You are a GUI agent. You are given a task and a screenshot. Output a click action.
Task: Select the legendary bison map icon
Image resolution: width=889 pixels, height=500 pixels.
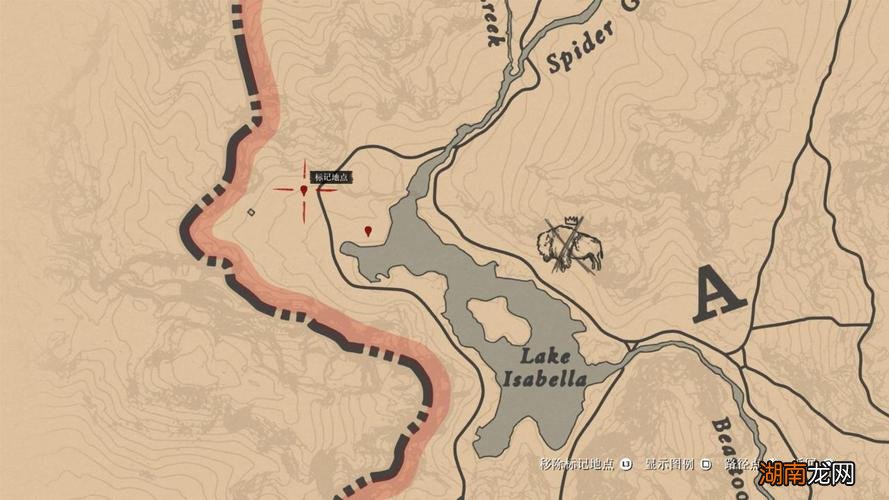pos(570,245)
